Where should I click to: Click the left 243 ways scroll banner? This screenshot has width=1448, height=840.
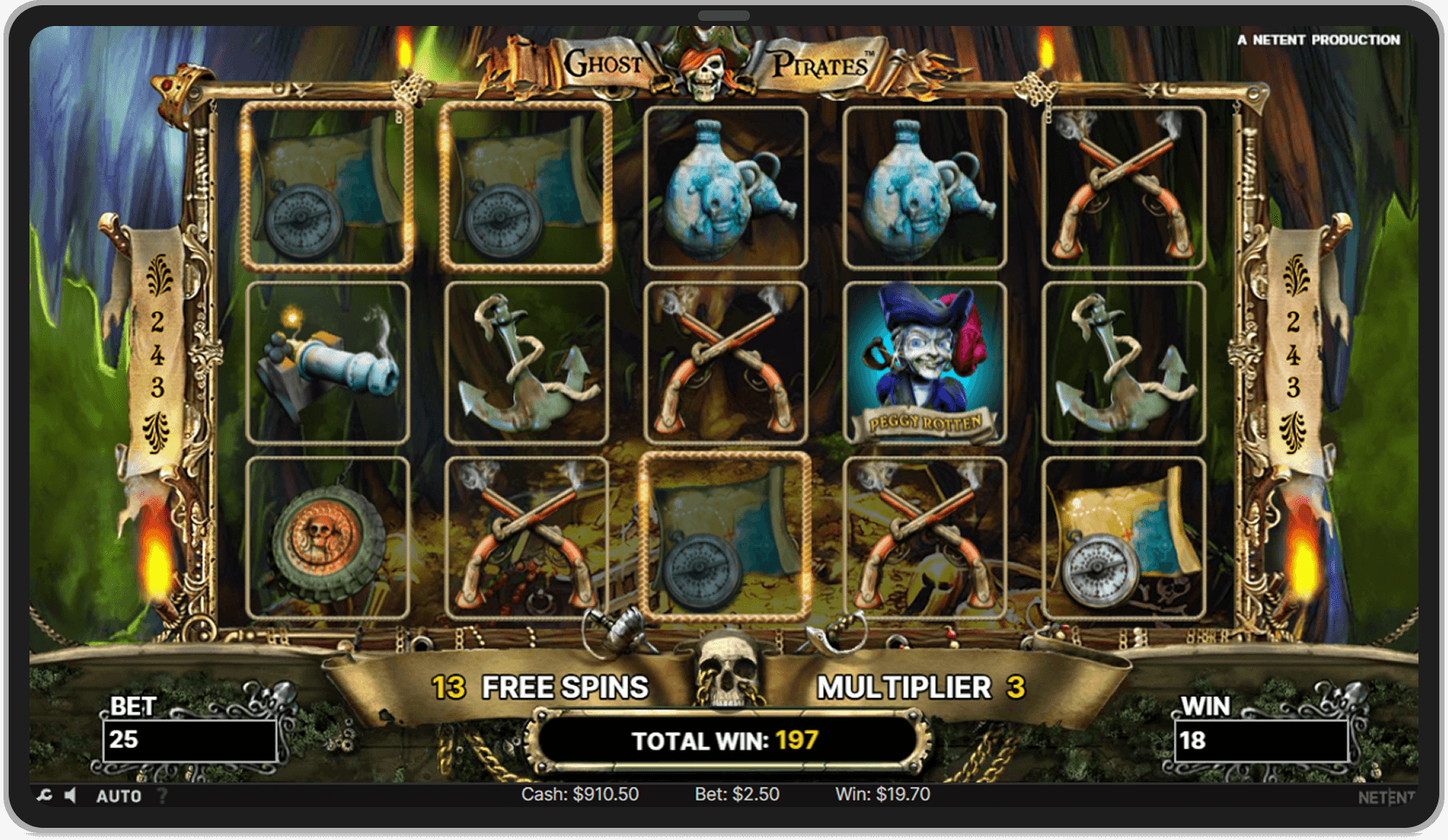coord(156,356)
